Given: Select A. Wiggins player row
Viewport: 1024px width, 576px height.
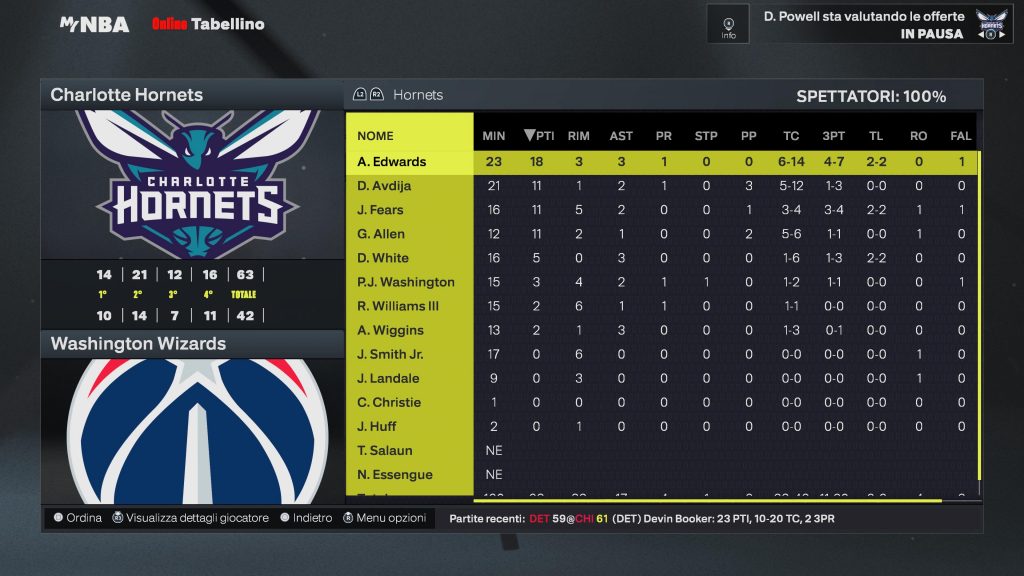Looking at the screenshot, I should pos(391,330).
